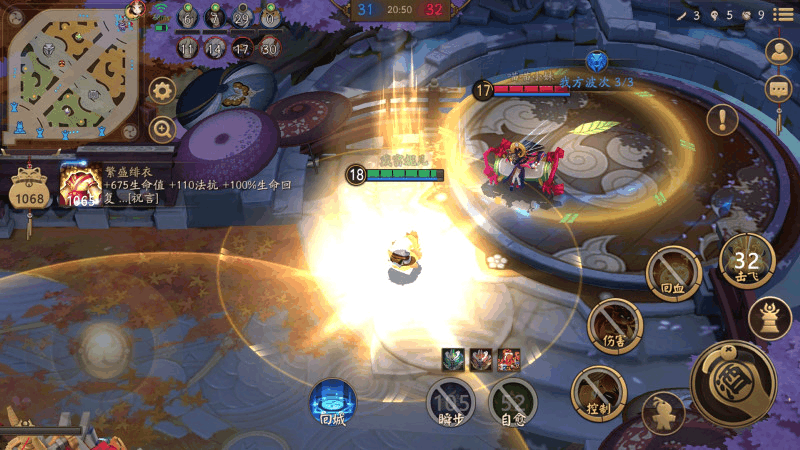Open the chat bubble panel
This screenshot has height=450, width=800.
point(778,90)
